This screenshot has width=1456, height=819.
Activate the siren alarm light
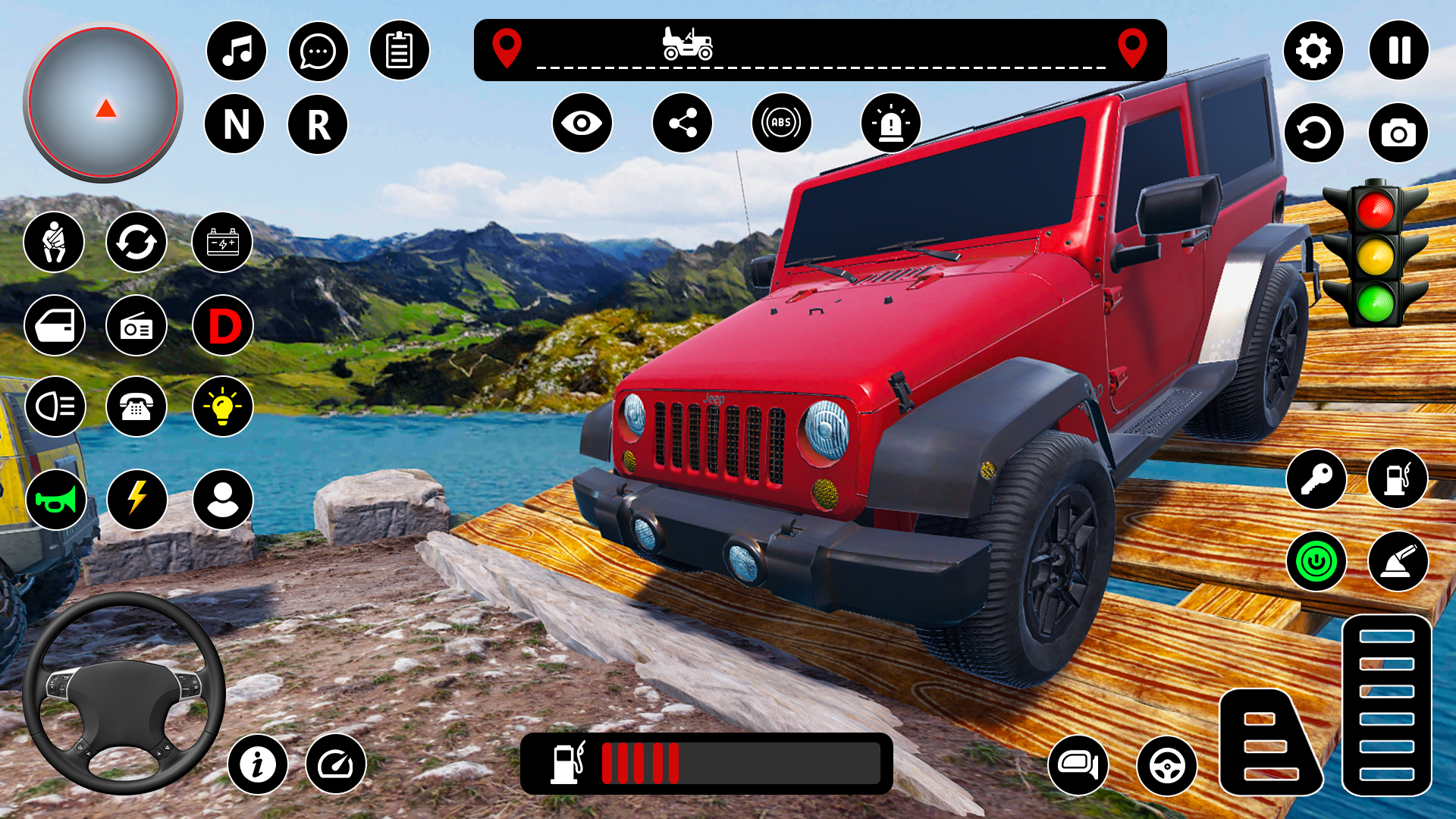tap(890, 123)
